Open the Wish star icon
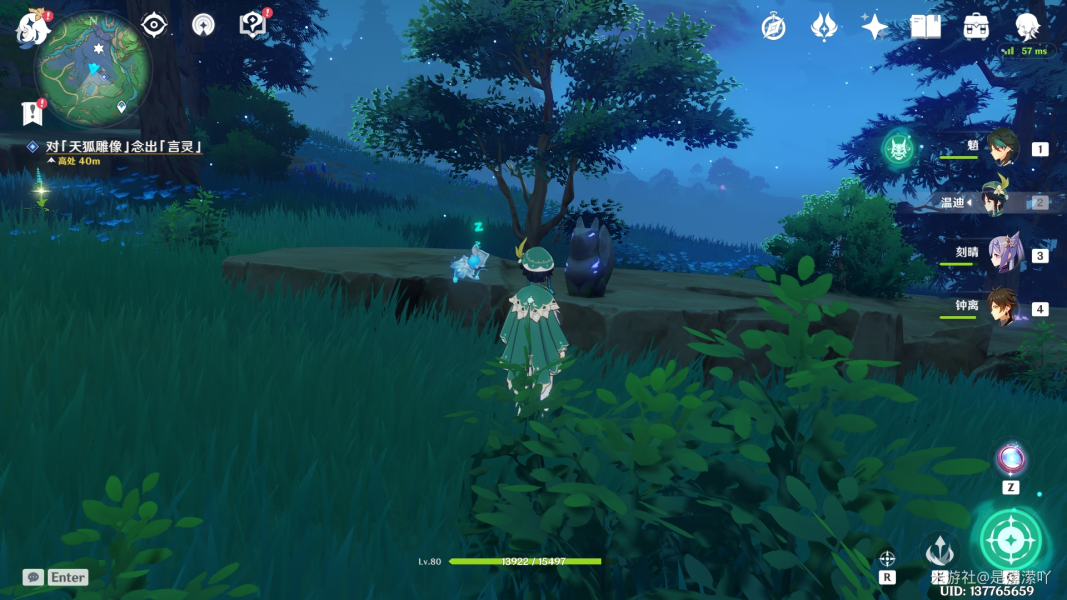1067x600 pixels. coord(874,27)
